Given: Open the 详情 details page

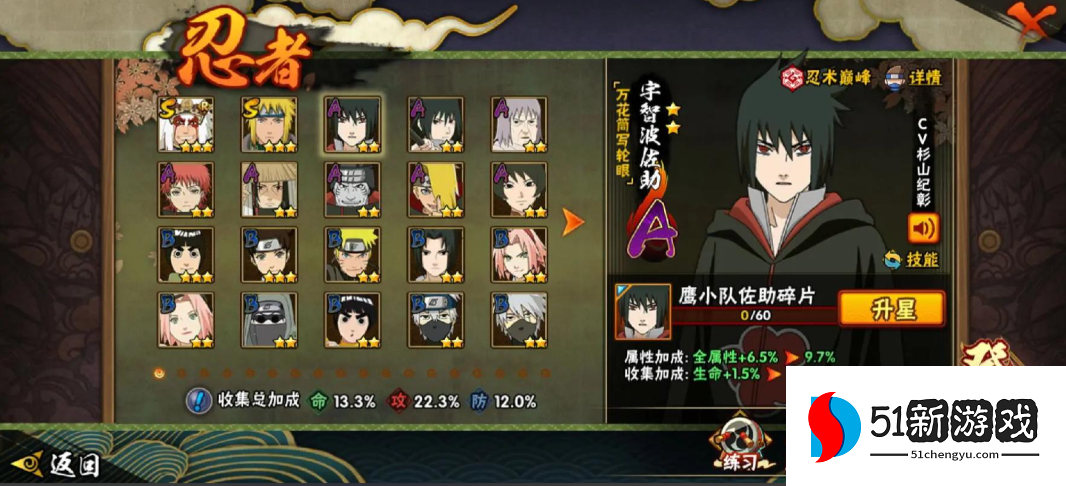Looking at the screenshot, I should 911,76.
